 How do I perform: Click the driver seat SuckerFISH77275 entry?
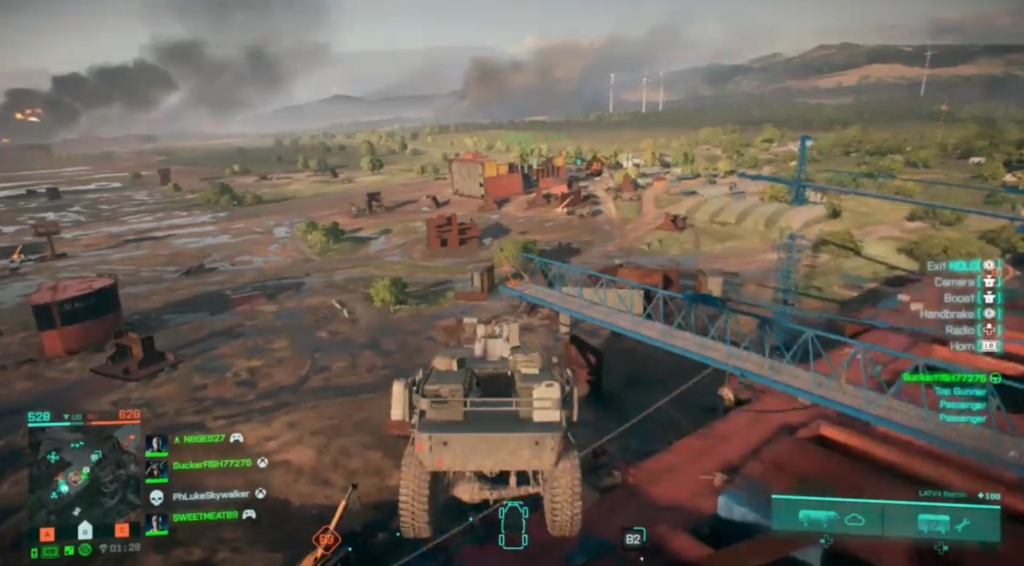pos(944,377)
